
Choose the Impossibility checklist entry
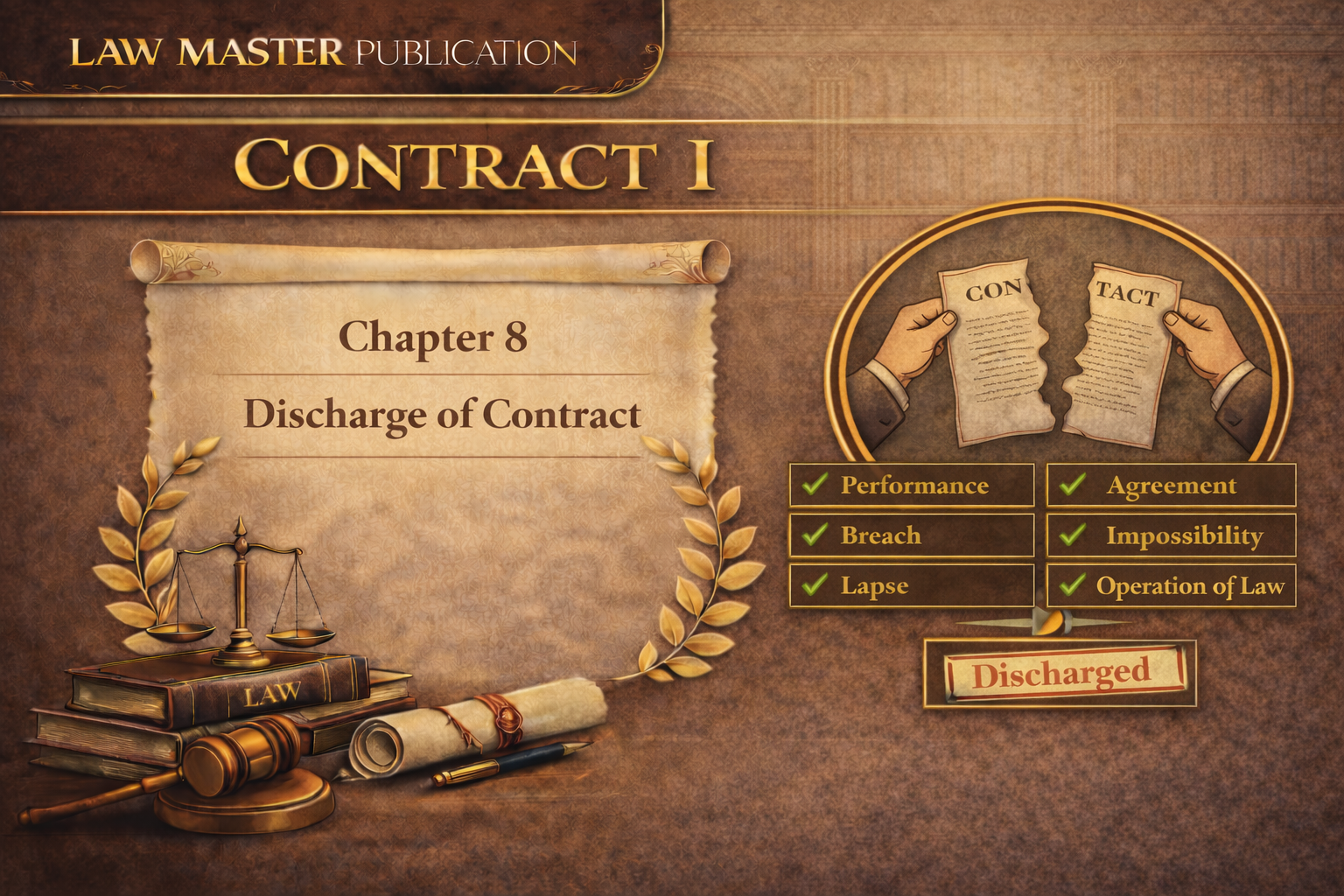[x=1171, y=535]
